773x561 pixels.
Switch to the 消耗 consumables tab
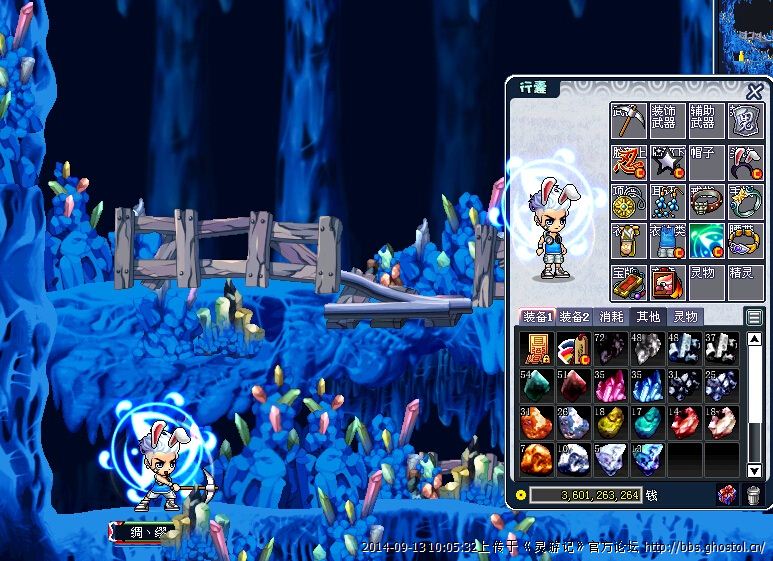[x=611, y=317]
